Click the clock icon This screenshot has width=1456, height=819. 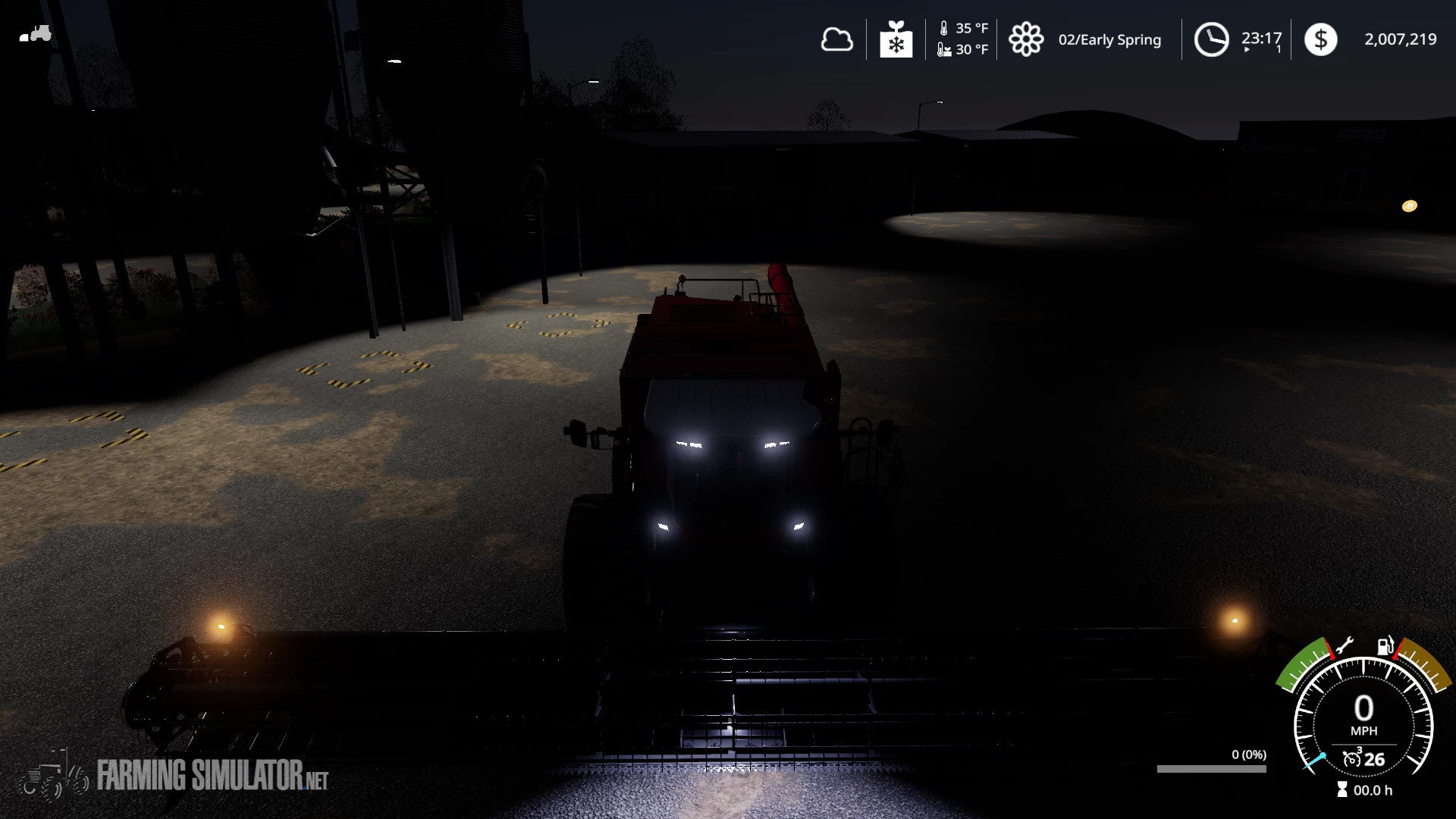[x=1211, y=39]
